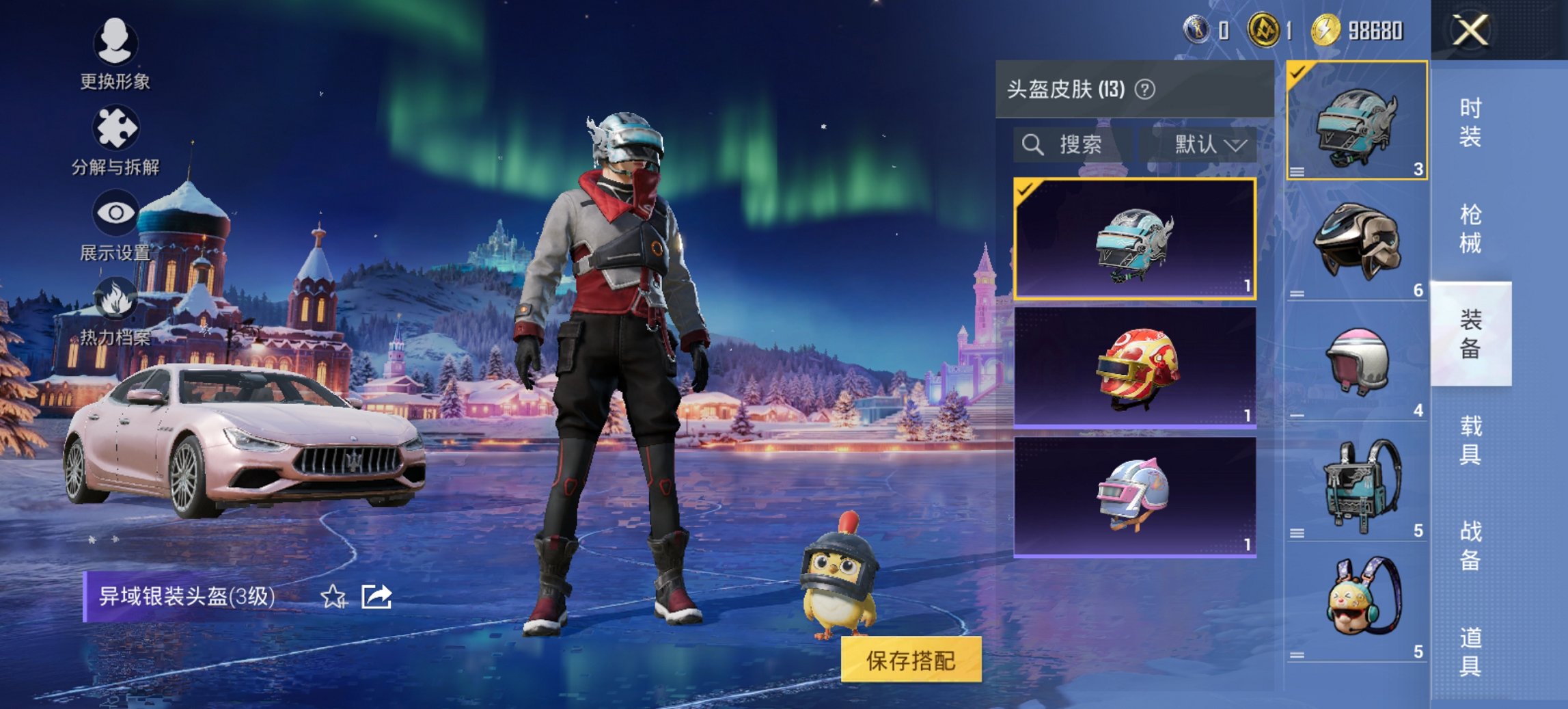The height and width of the screenshot is (709, 1568).
Task: Open the search magnifier in helmet skin panel
Action: click(1032, 145)
